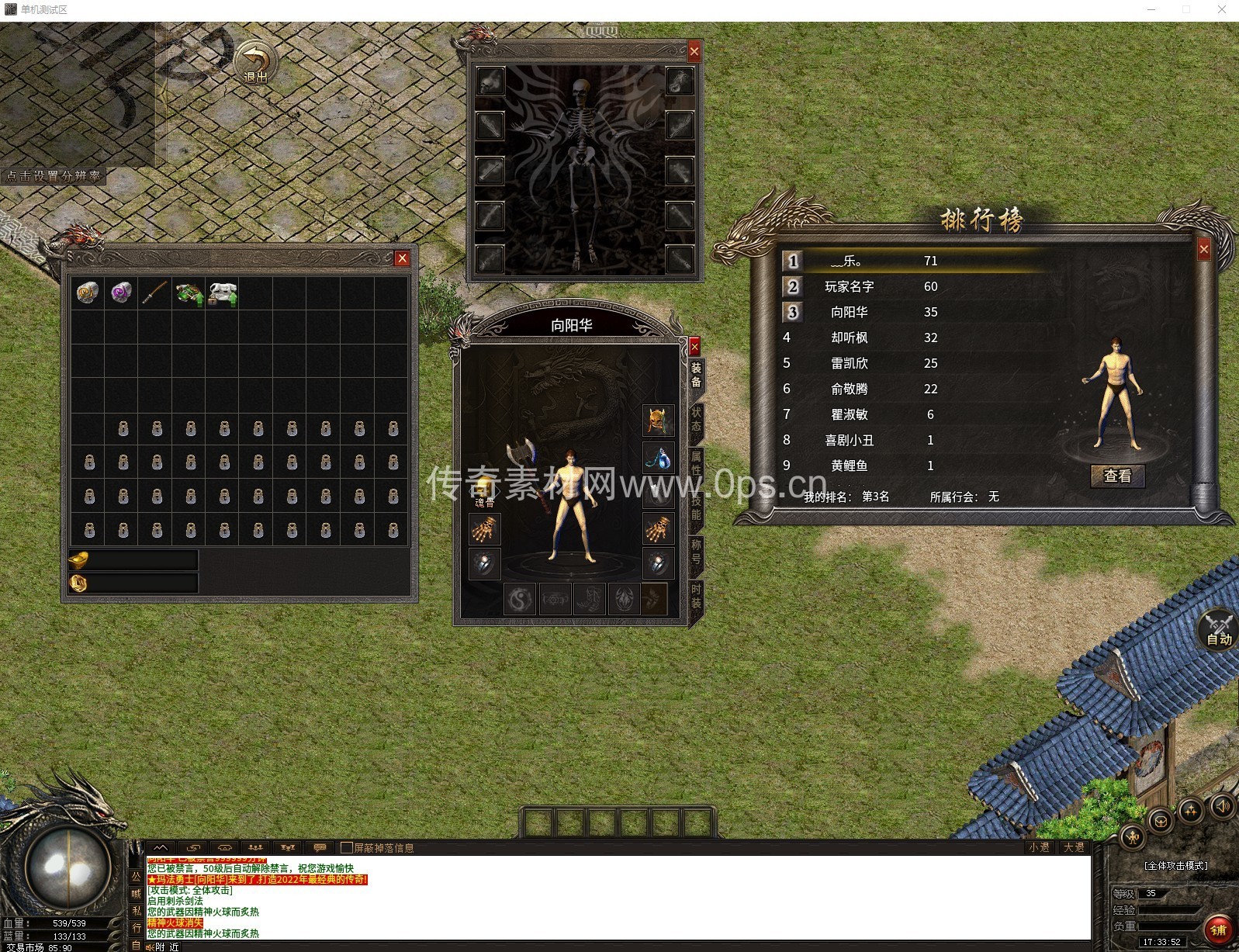
Task: Select the 喜剧小丑 ranking row
Action: coord(849,440)
